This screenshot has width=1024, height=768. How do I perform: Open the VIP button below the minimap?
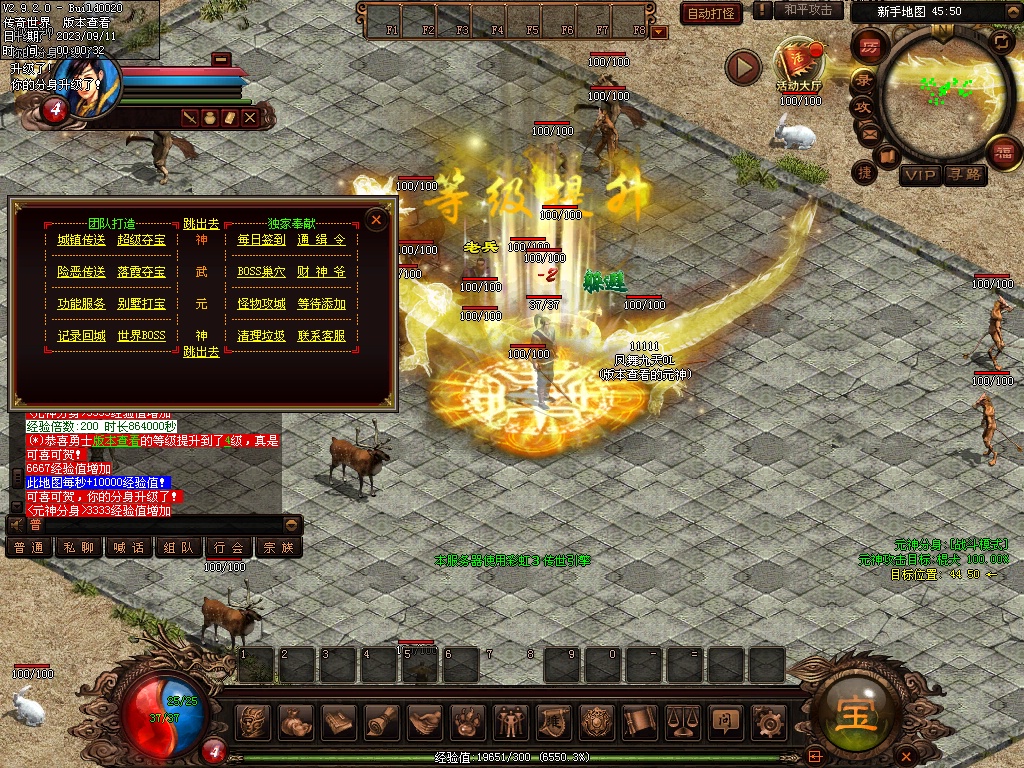919,175
